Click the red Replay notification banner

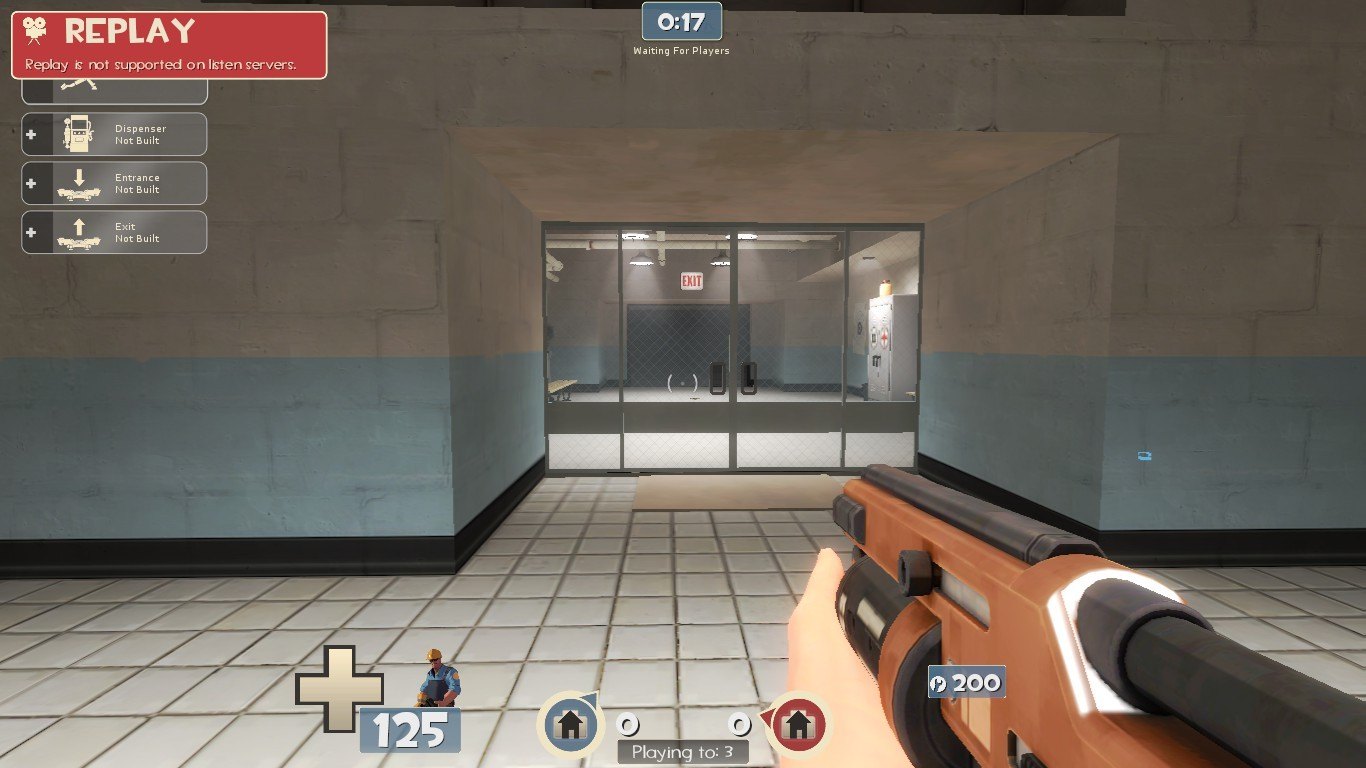169,45
